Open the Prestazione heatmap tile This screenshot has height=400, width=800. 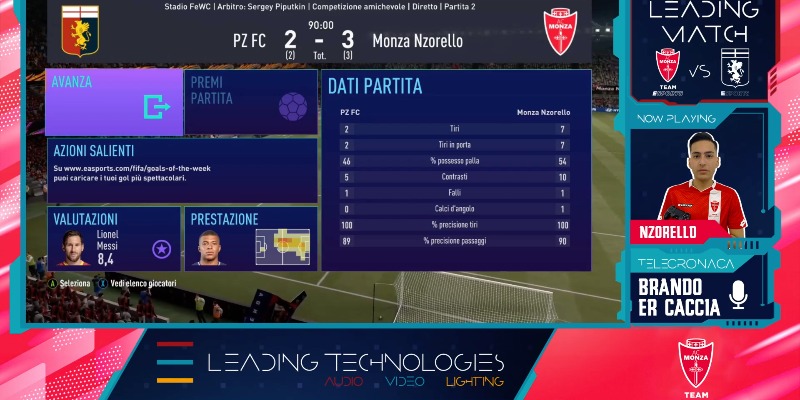(x=250, y=238)
